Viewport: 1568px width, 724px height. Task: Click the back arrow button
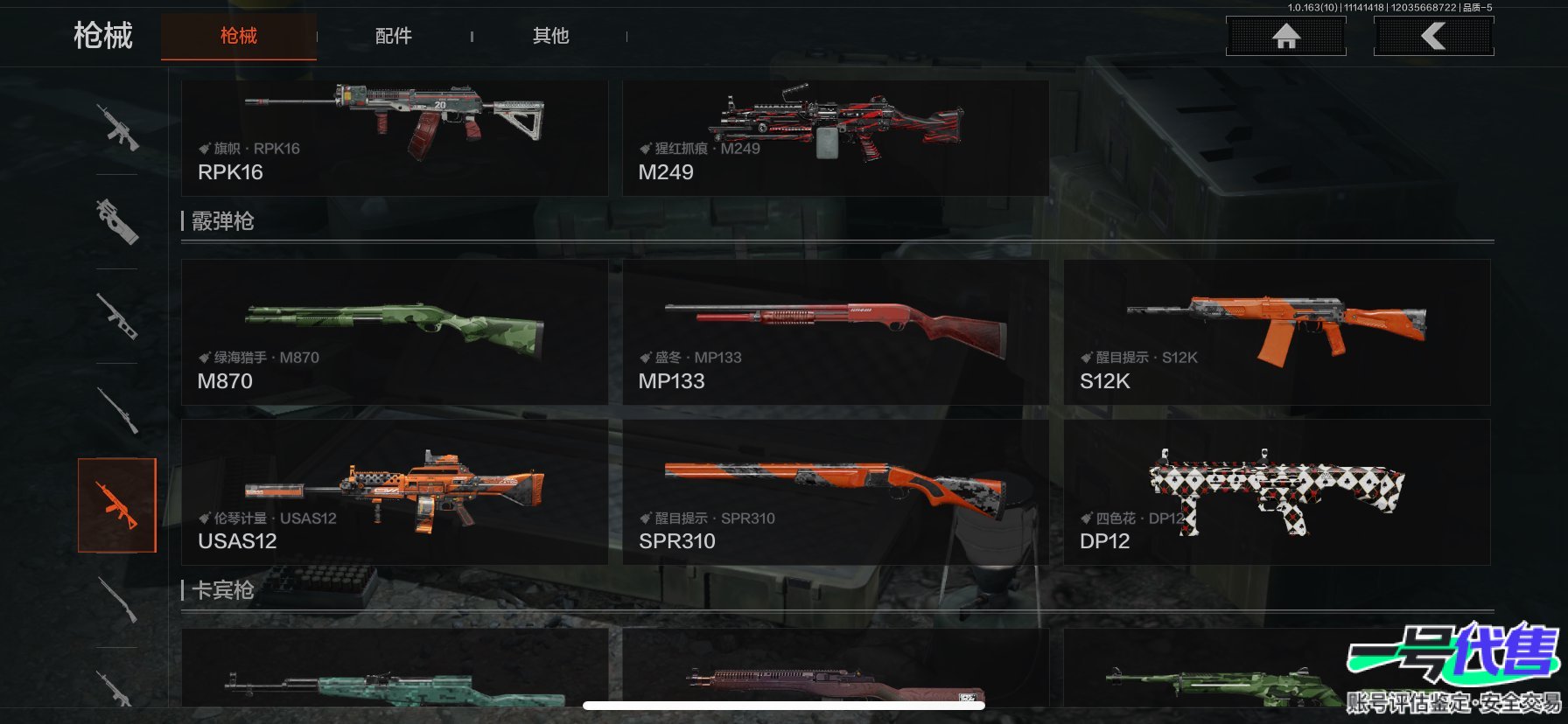coord(1433,36)
